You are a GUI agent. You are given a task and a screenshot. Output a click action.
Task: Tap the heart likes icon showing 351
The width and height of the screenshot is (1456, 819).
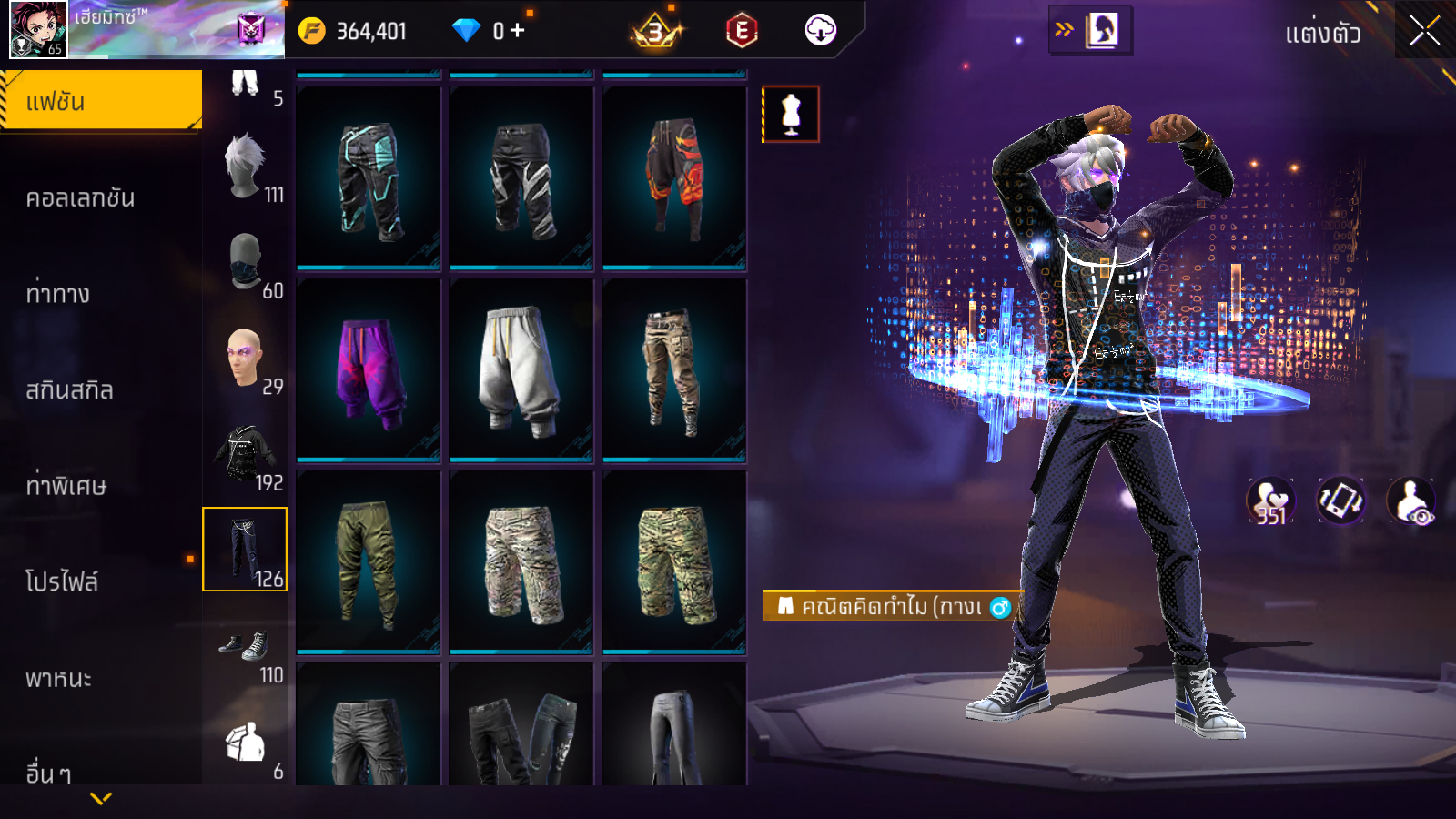click(x=1270, y=501)
